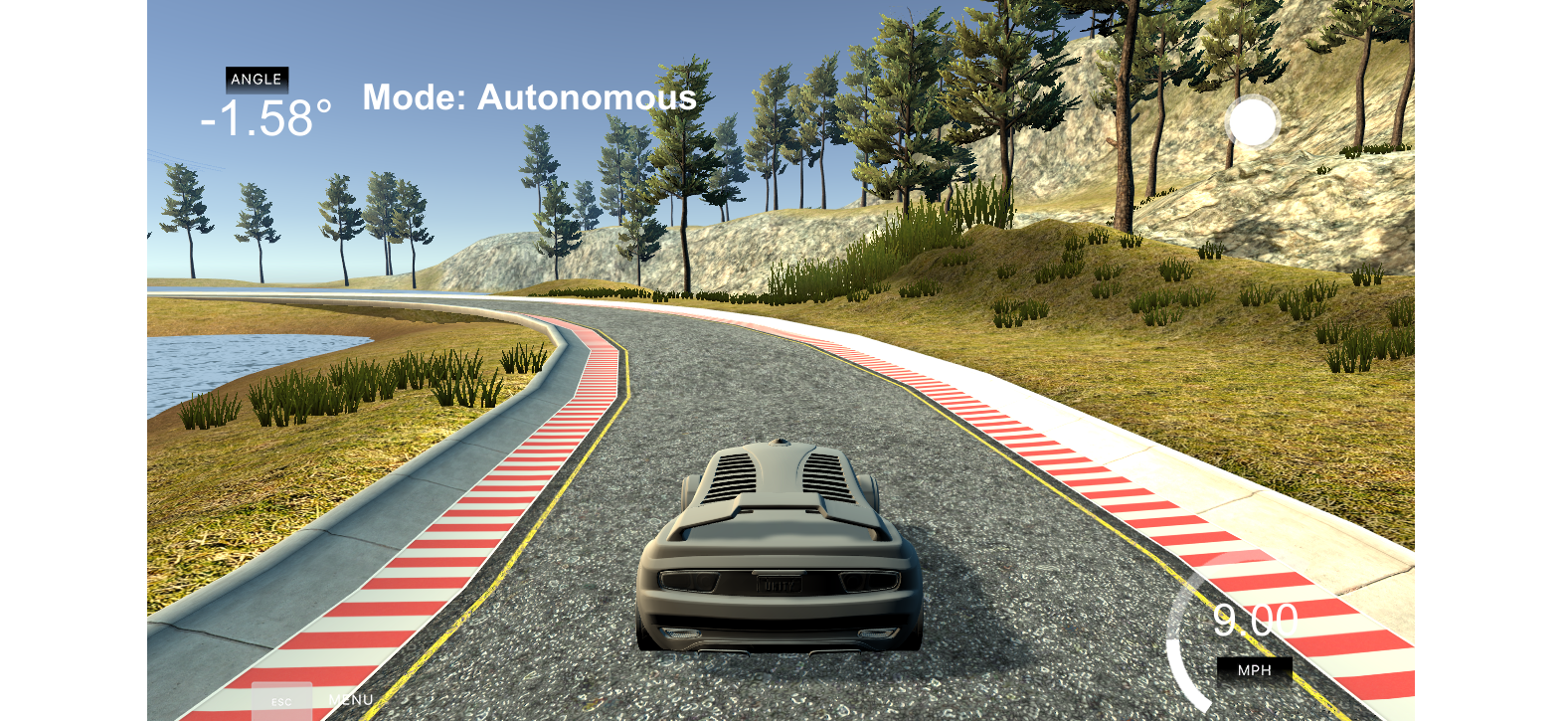Click the steering angle readout -1.58°
Image resolution: width=1568 pixels, height=721 pixels.
(266, 118)
